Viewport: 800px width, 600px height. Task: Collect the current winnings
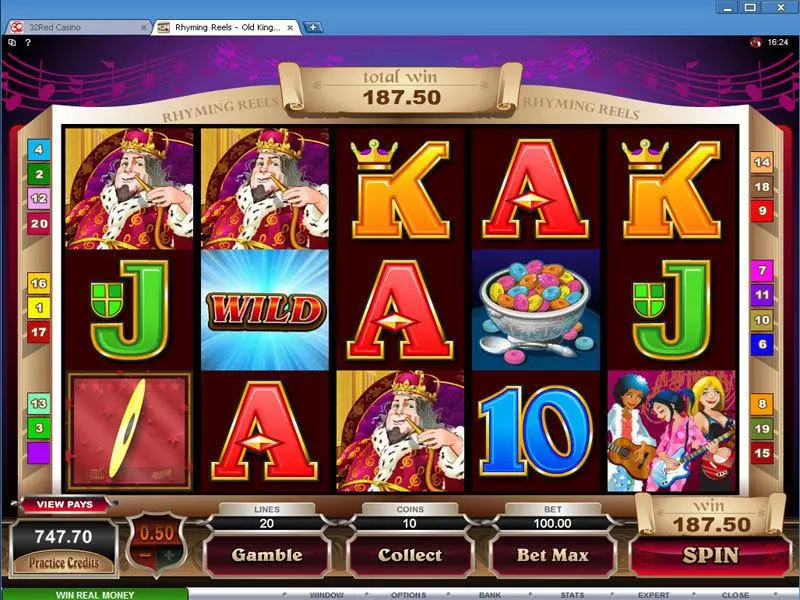(x=410, y=555)
